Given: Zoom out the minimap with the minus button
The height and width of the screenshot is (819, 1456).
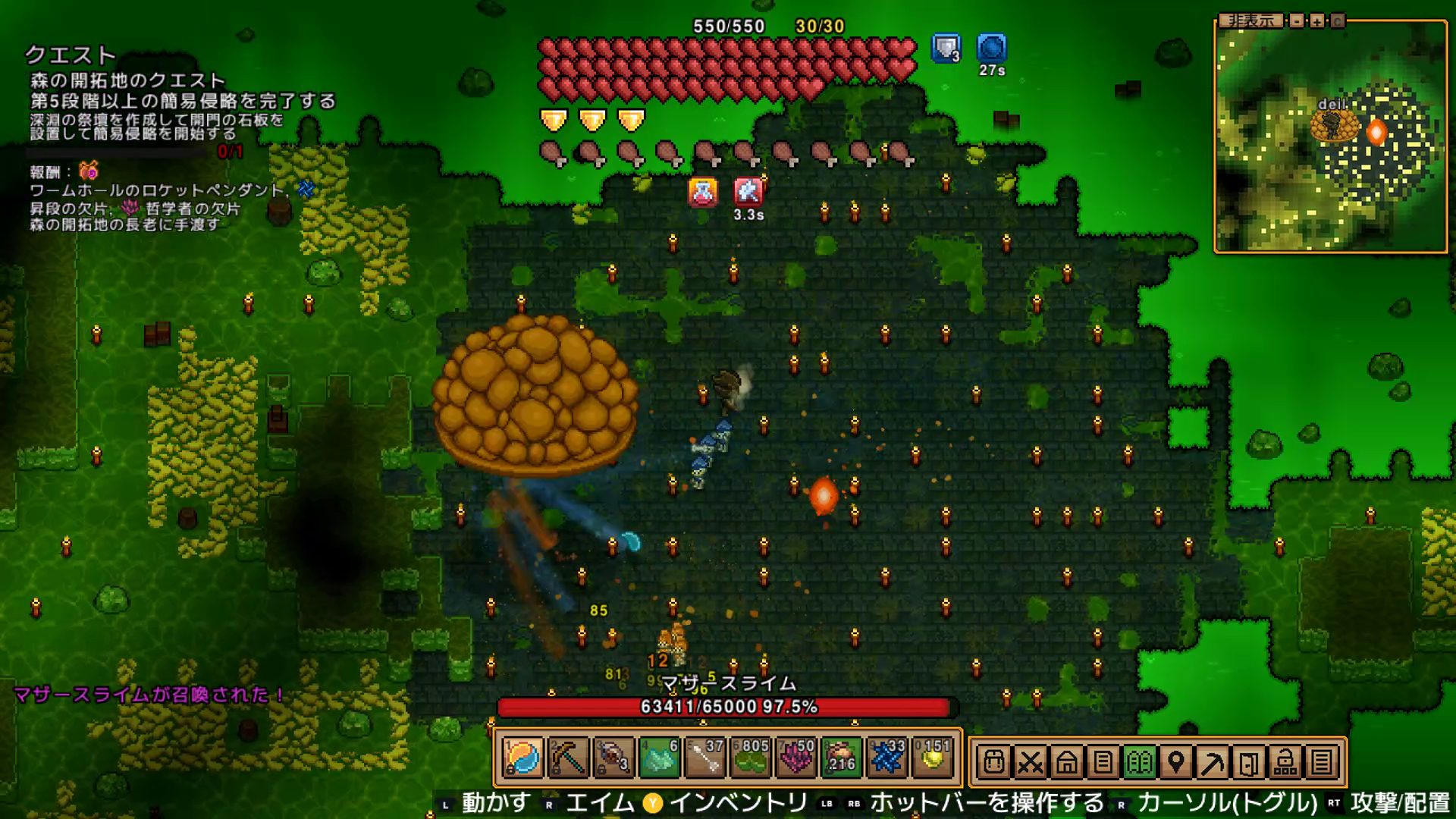Looking at the screenshot, I should pos(1298,20).
